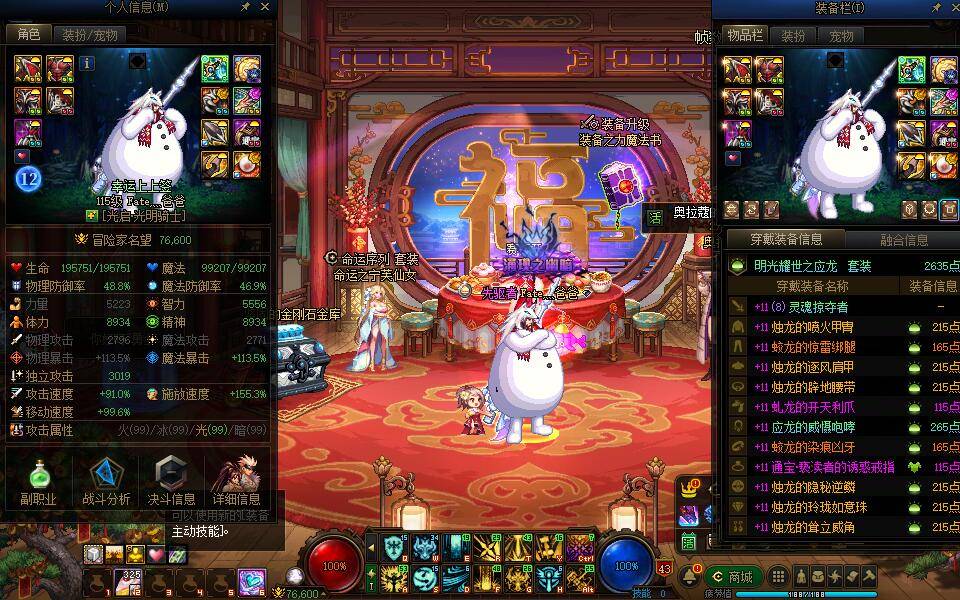Screen dimensions: 960x600
Task: Open the 战斗分析 battle analysis button
Action: pyautogui.click(x=105, y=481)
